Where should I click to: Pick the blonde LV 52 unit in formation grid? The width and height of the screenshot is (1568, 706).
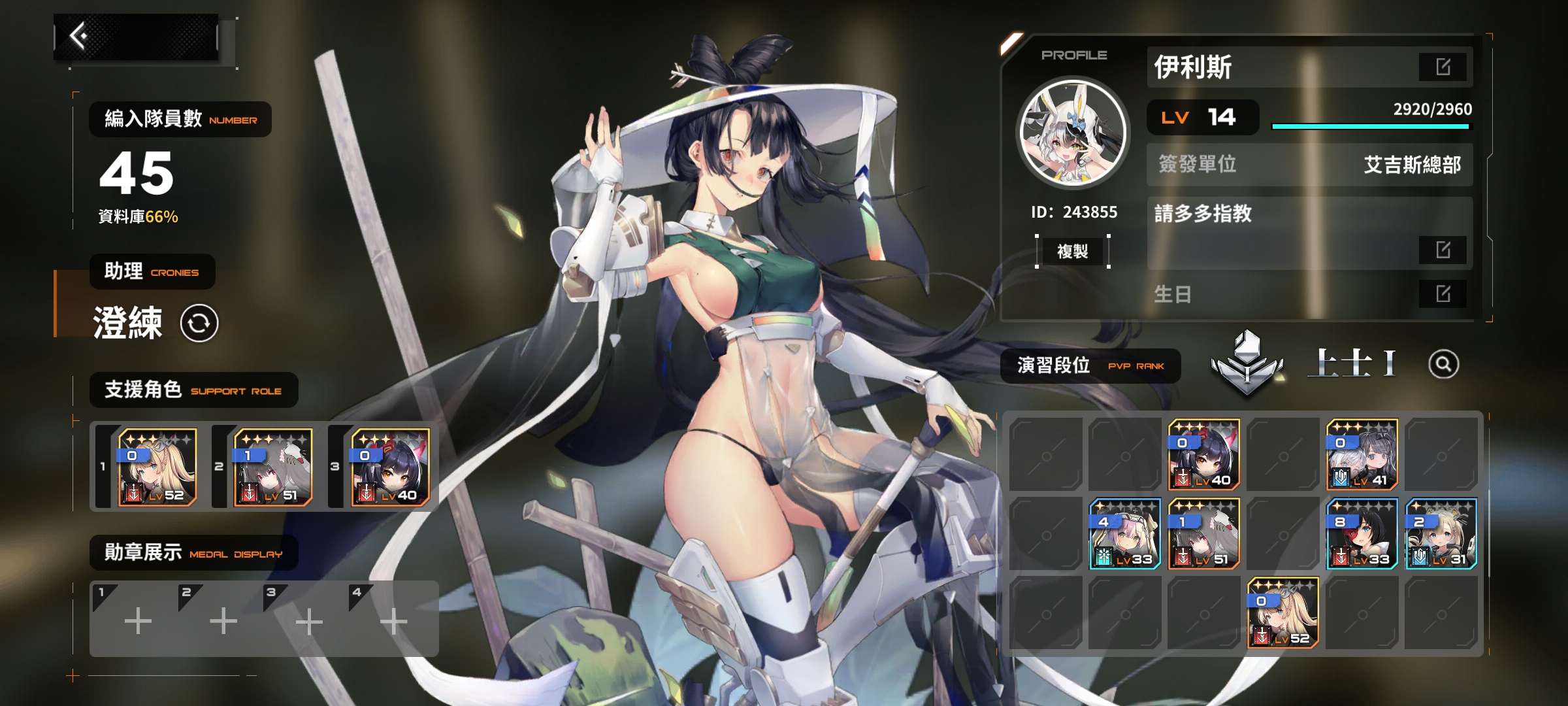pyautogui.click(x=1283, y=613)
